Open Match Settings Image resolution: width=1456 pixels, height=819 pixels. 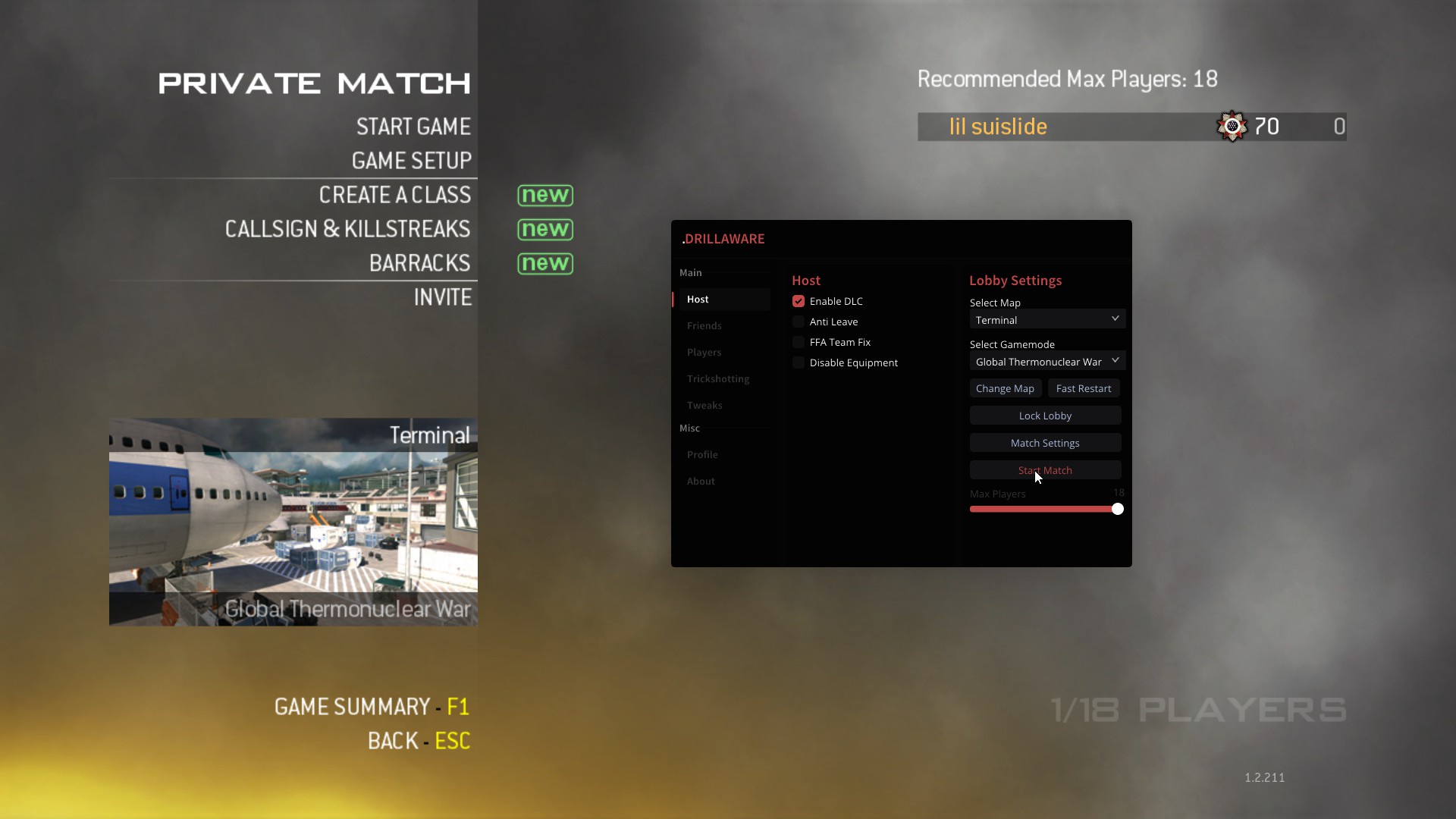(x=1045, y=442)
